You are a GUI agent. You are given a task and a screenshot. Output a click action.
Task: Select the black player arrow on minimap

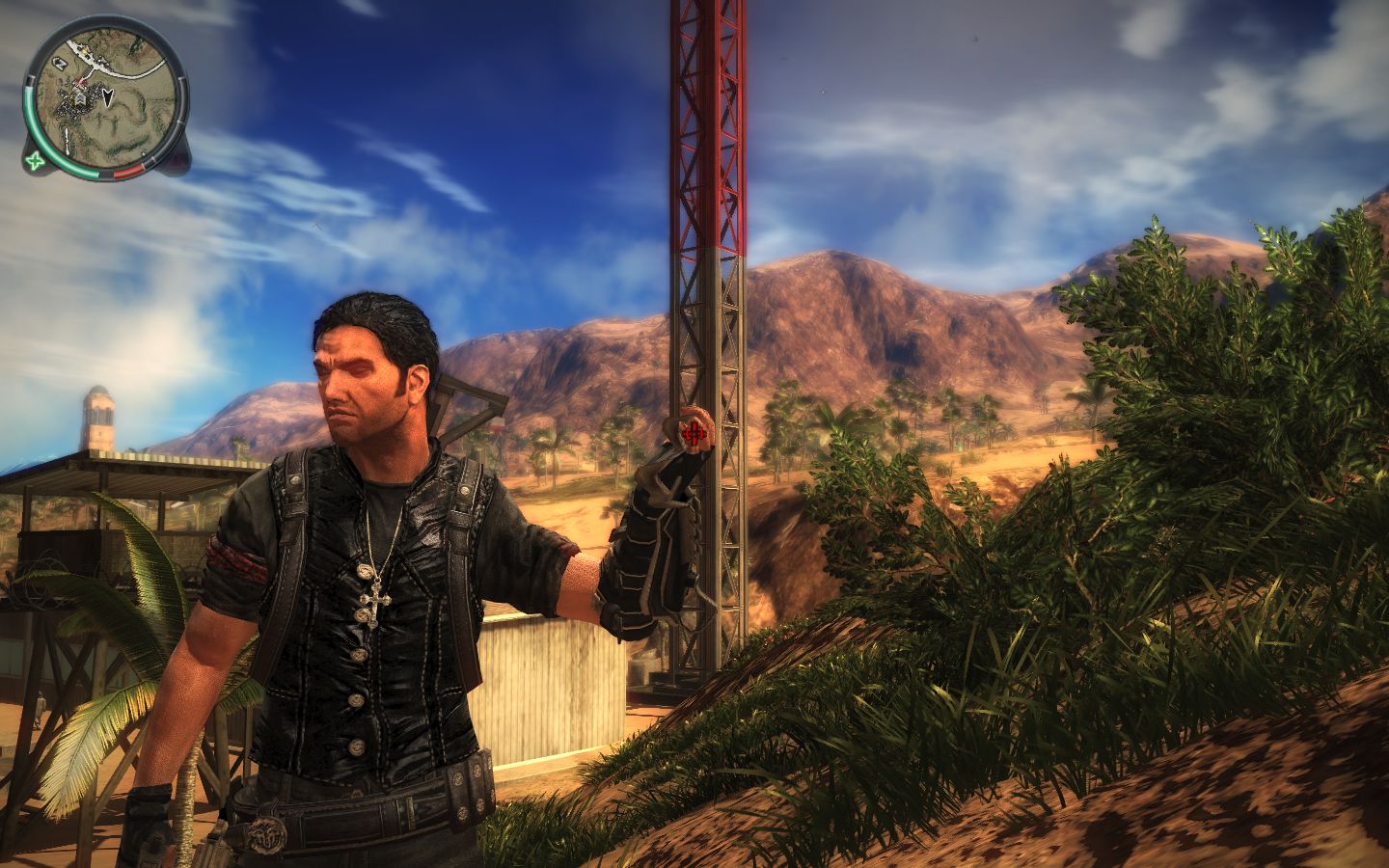[x=109, y=95]
